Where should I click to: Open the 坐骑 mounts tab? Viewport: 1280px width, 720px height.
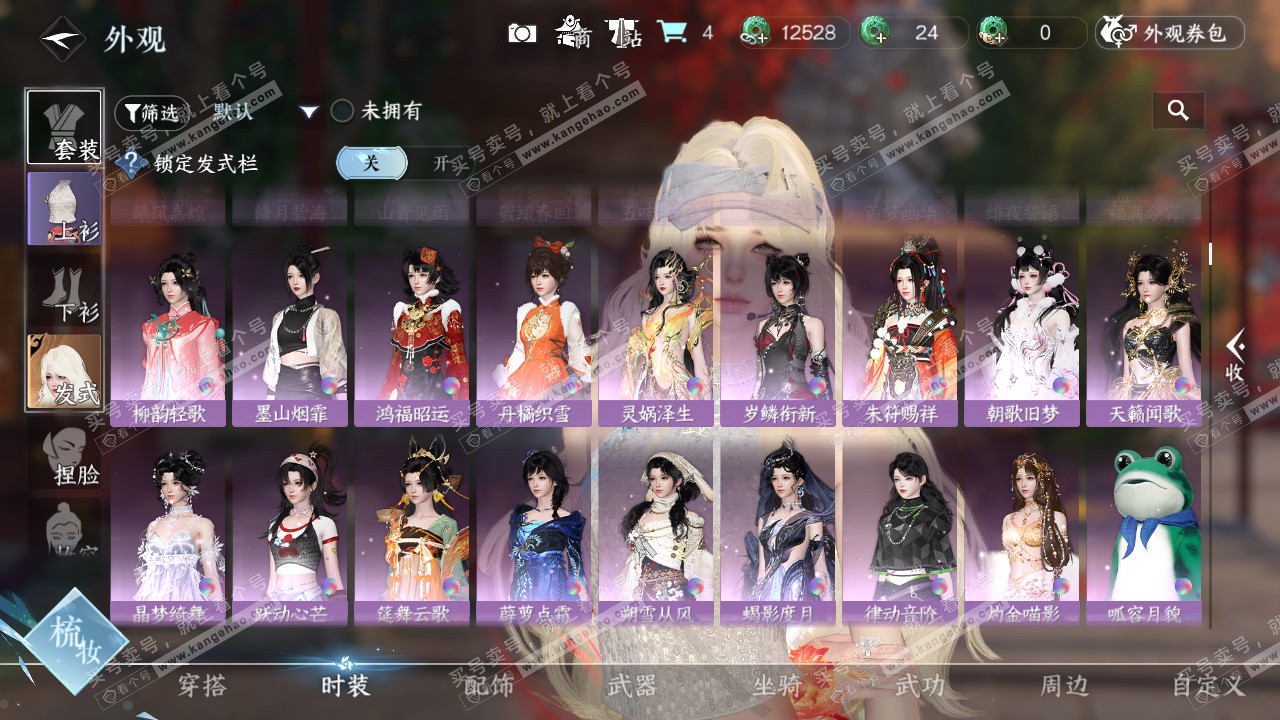pyautogui.click(x=777, y=685)
